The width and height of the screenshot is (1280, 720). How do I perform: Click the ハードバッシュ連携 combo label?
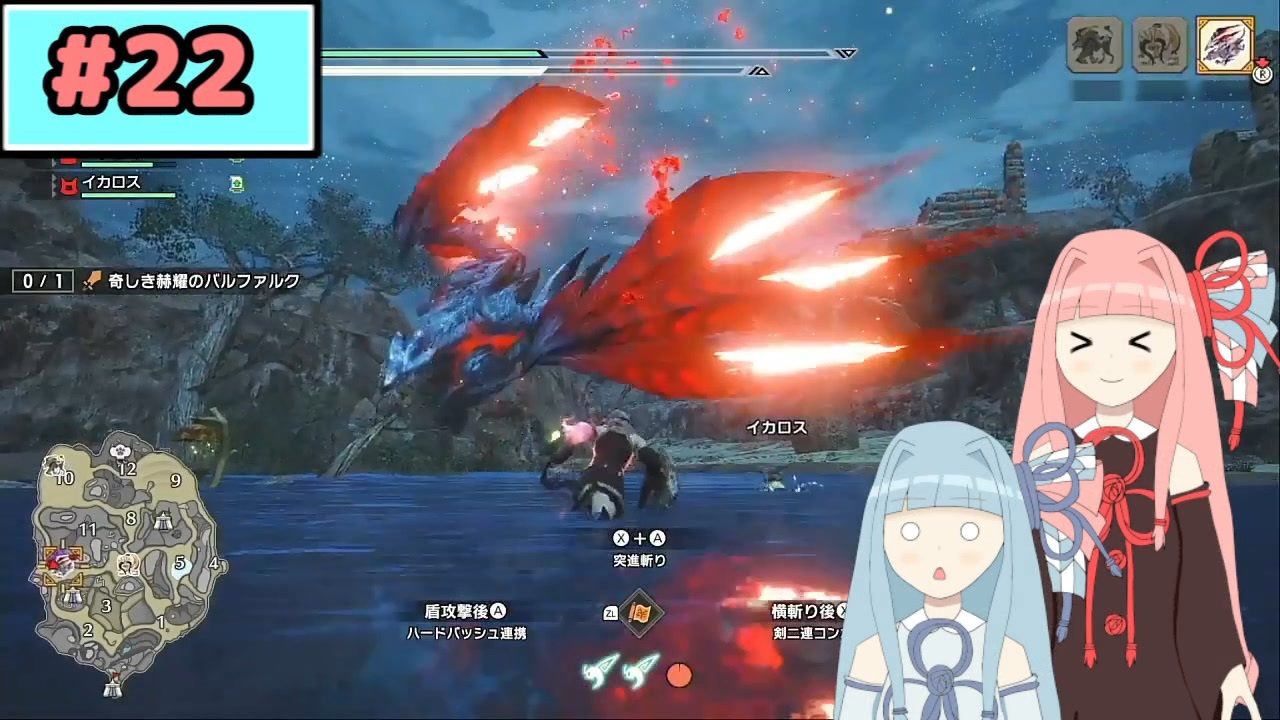point(468,632)
